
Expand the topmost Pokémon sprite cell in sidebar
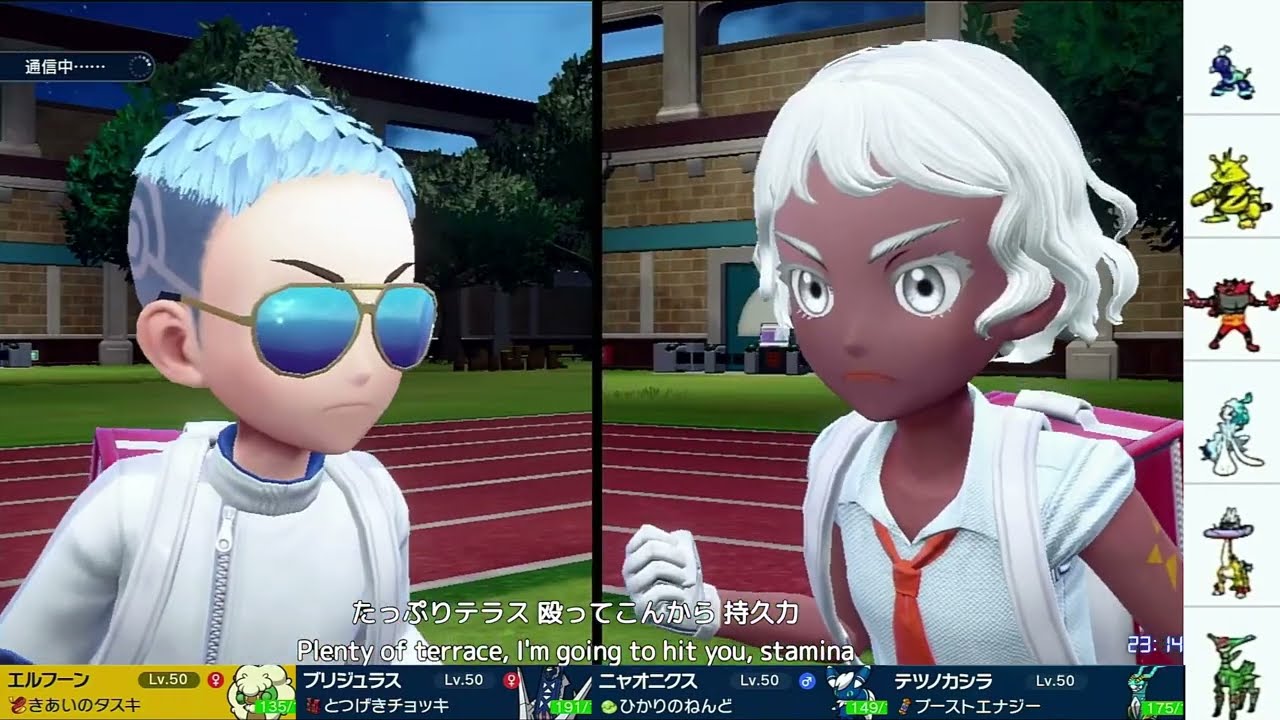[x=1229, y=70]
